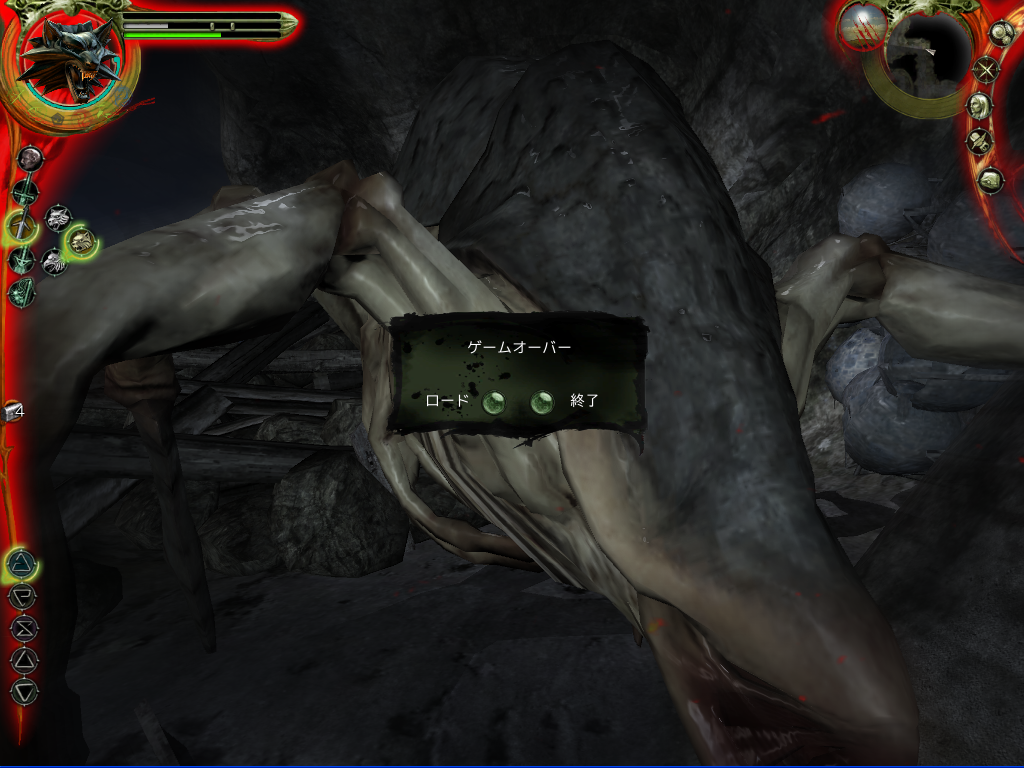Click the quick-slot item showing count 4
Viewport: 1024px width, 768px height.
pos(14,410)
